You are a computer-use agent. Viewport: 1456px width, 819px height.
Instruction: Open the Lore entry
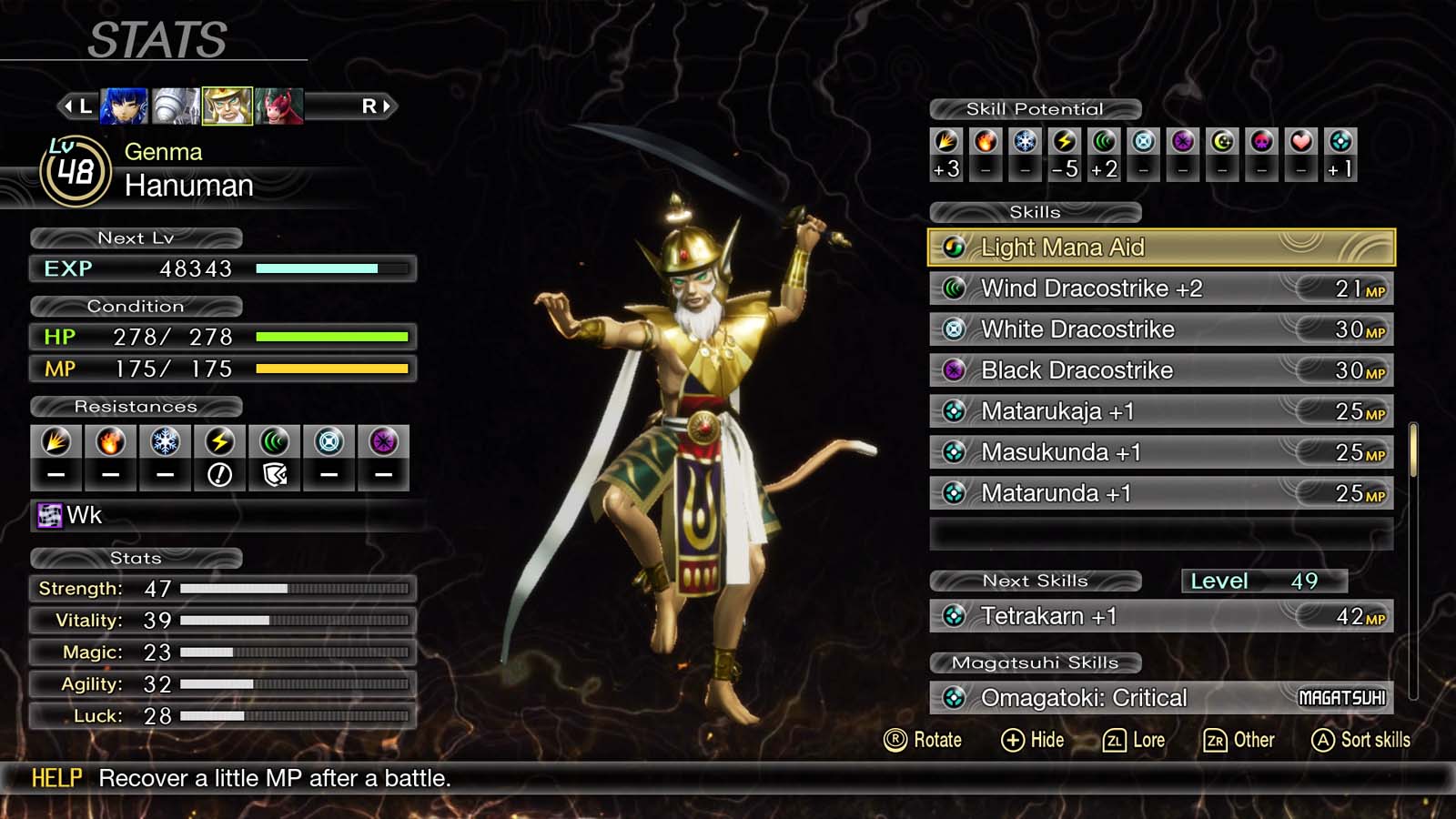pos(1135,740)
